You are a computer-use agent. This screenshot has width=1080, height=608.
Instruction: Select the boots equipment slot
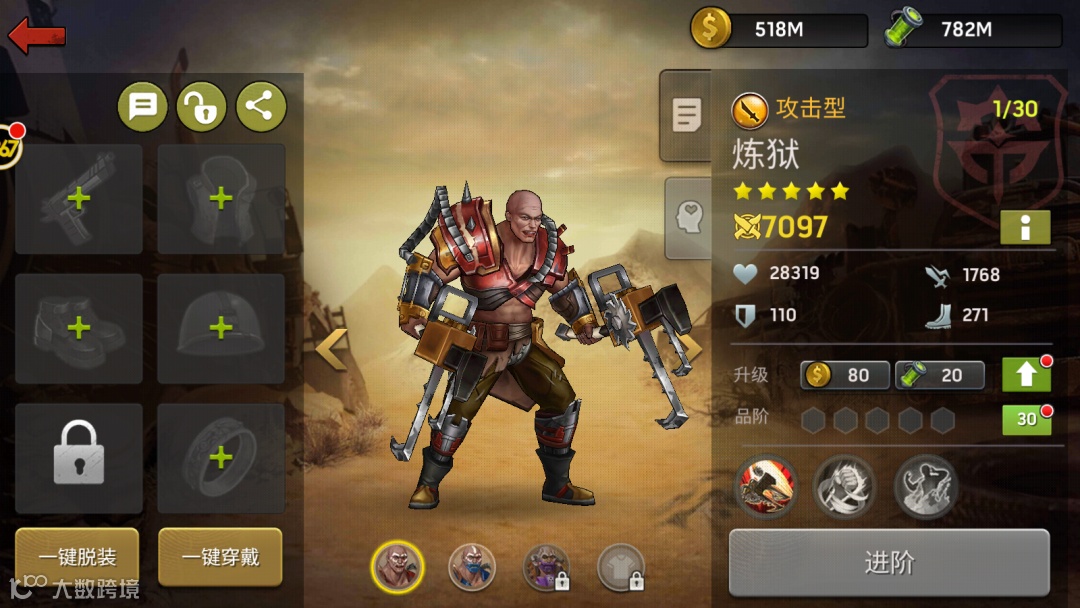[79, 329]
